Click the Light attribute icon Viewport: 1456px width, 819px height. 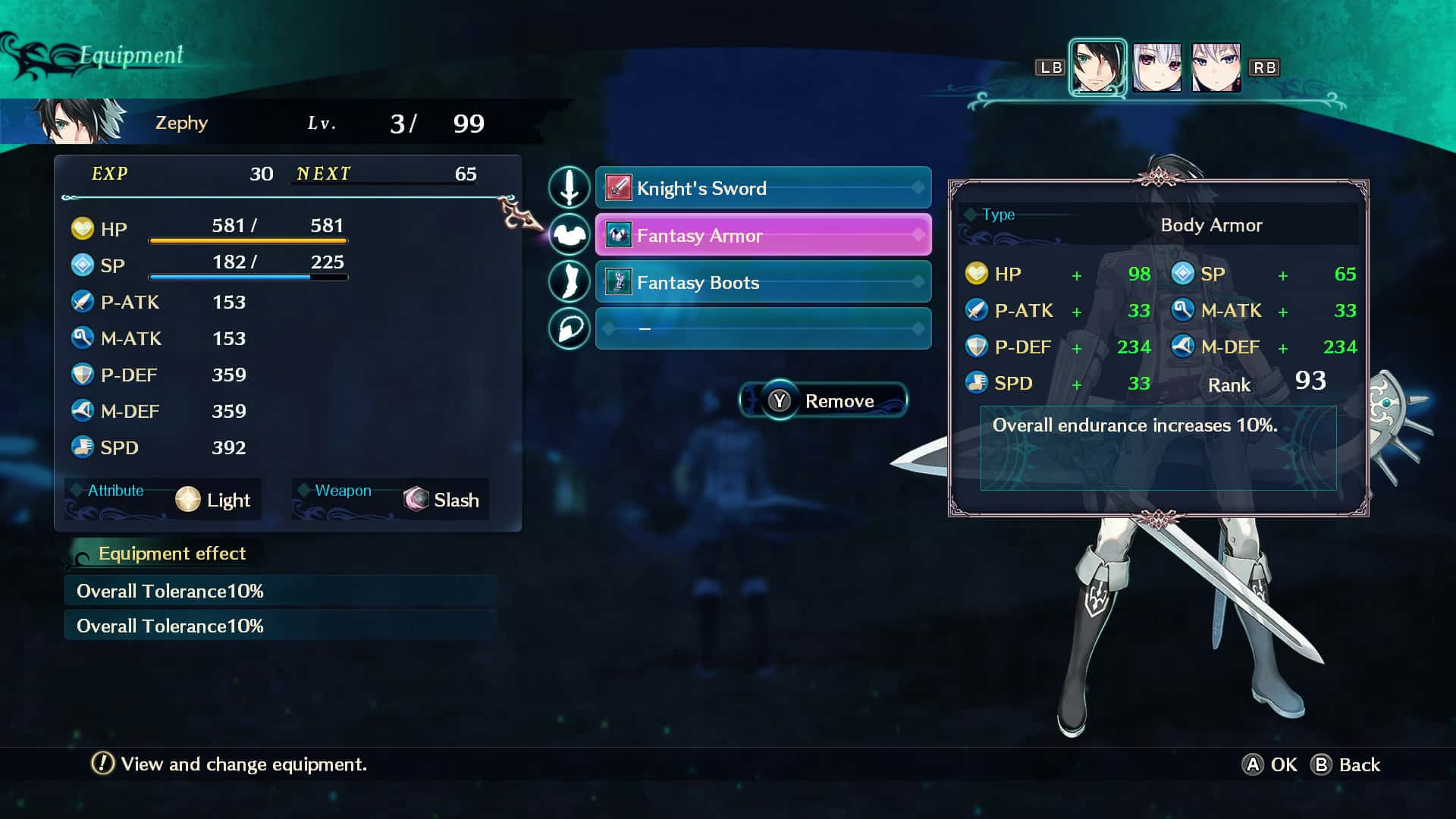click(x=188, y=500)
